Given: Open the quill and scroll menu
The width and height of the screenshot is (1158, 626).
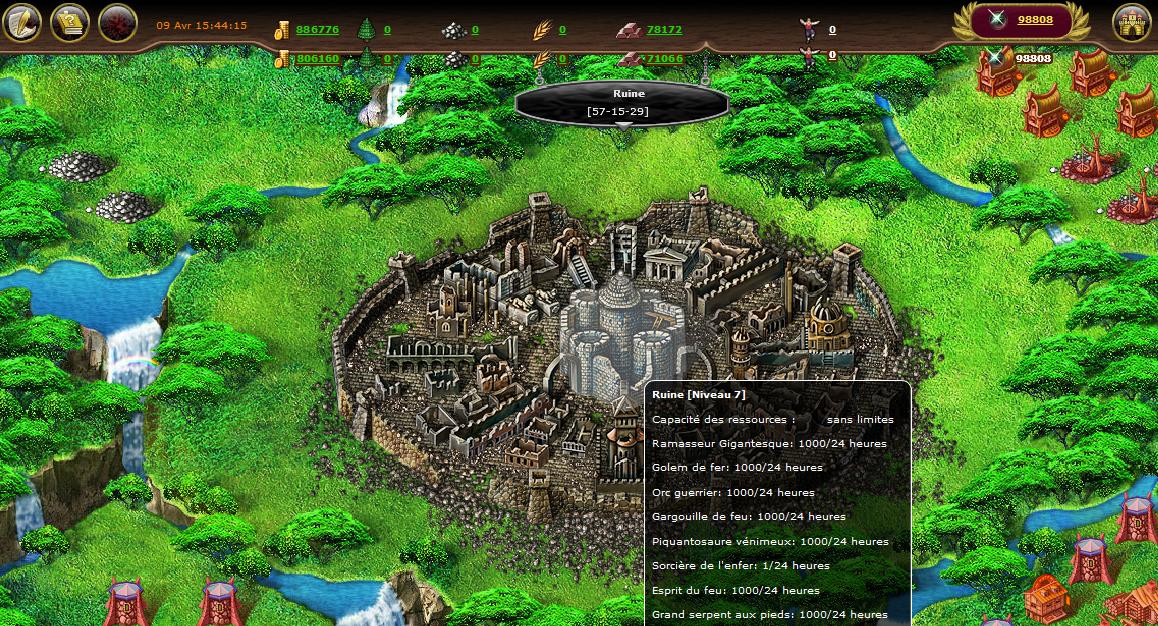Looking at the screenshot, I should [x=22, y=22].
